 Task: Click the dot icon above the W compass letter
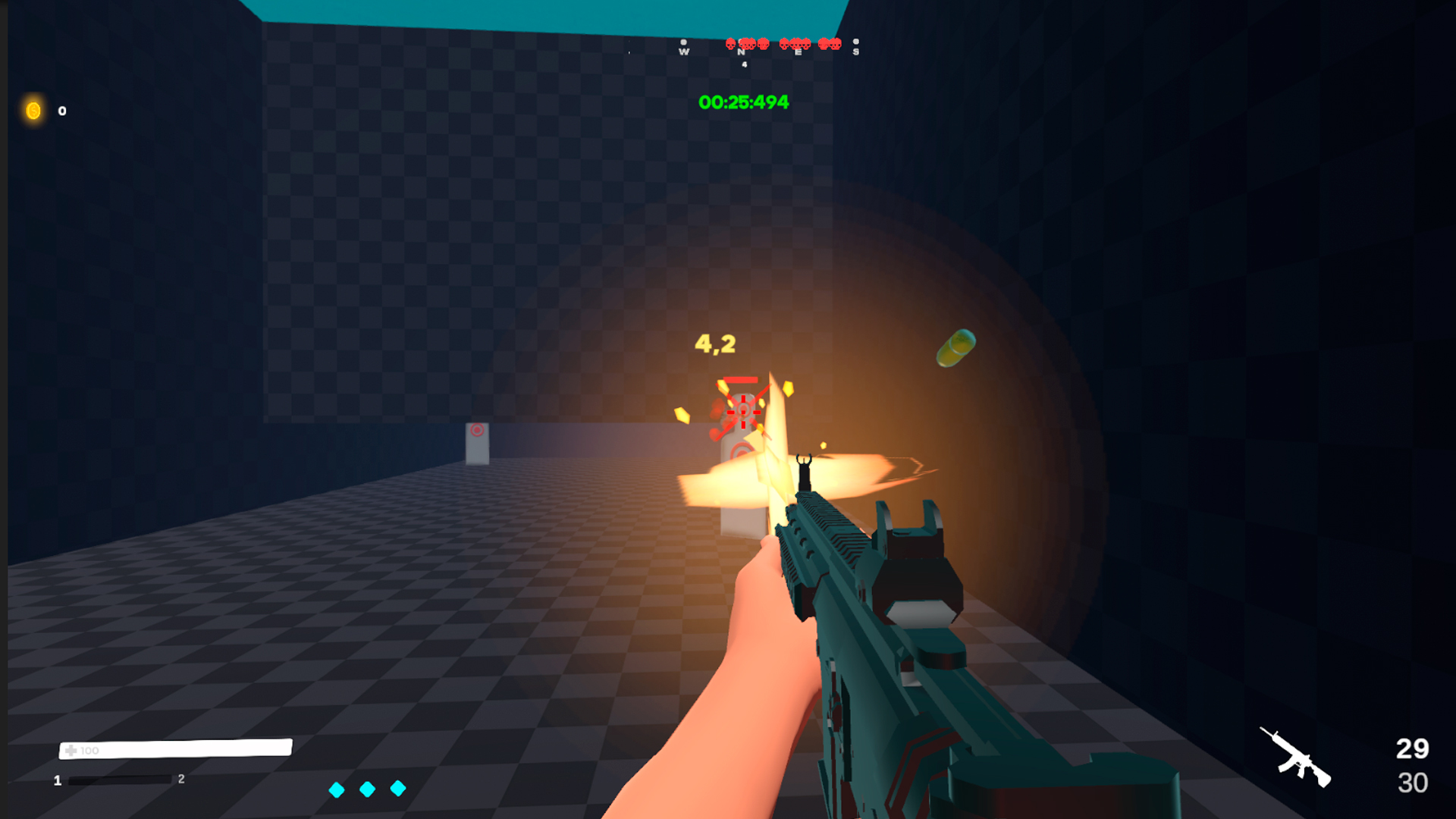click(683, 42)
